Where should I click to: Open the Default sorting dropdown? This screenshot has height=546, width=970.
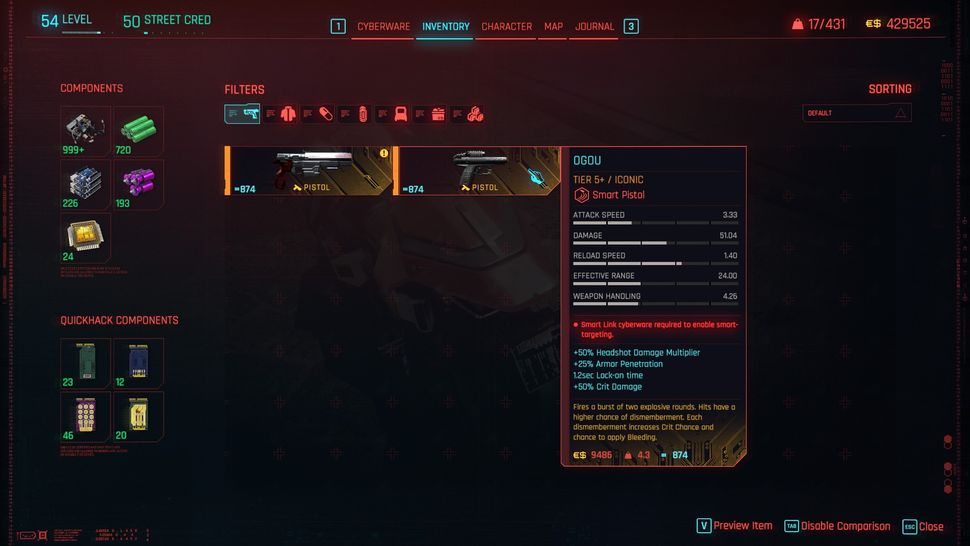pos(857,113)
